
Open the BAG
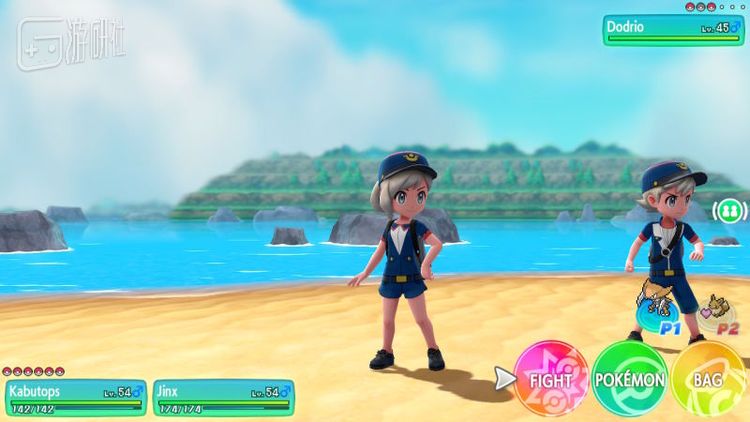coord(709,379)
